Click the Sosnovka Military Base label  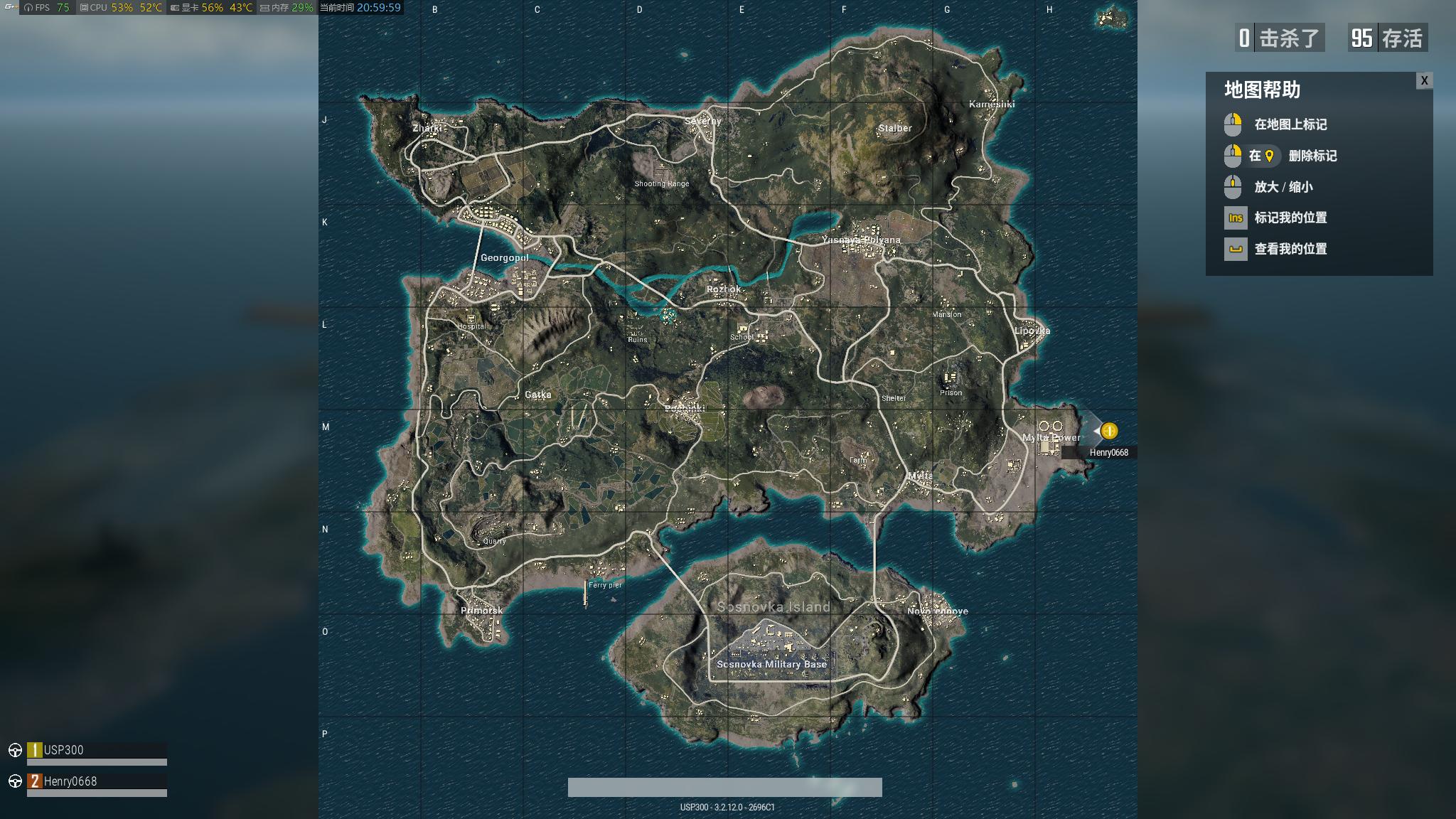[771, 664]
